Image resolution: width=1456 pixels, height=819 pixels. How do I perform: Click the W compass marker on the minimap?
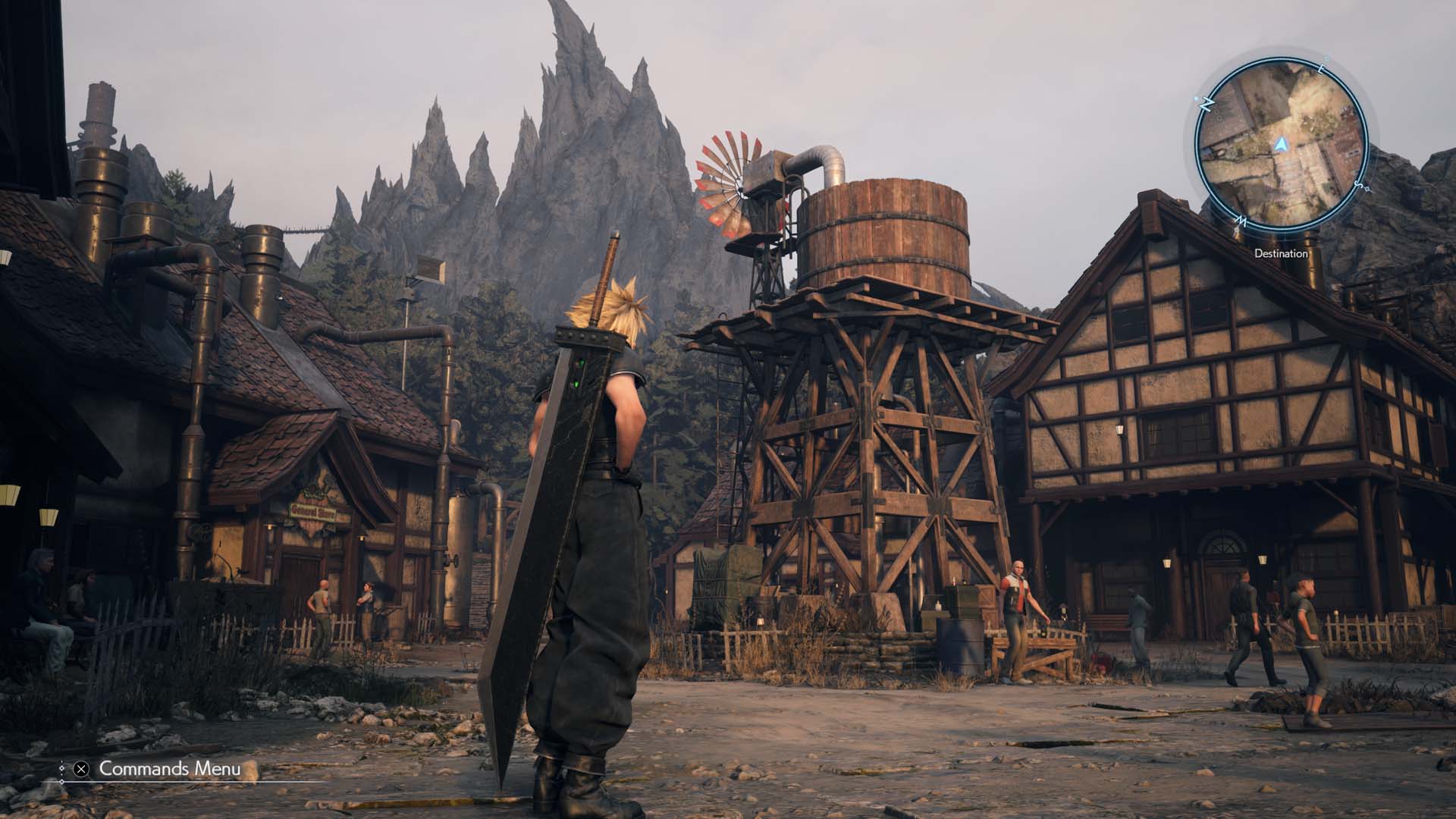[1241, 221]
